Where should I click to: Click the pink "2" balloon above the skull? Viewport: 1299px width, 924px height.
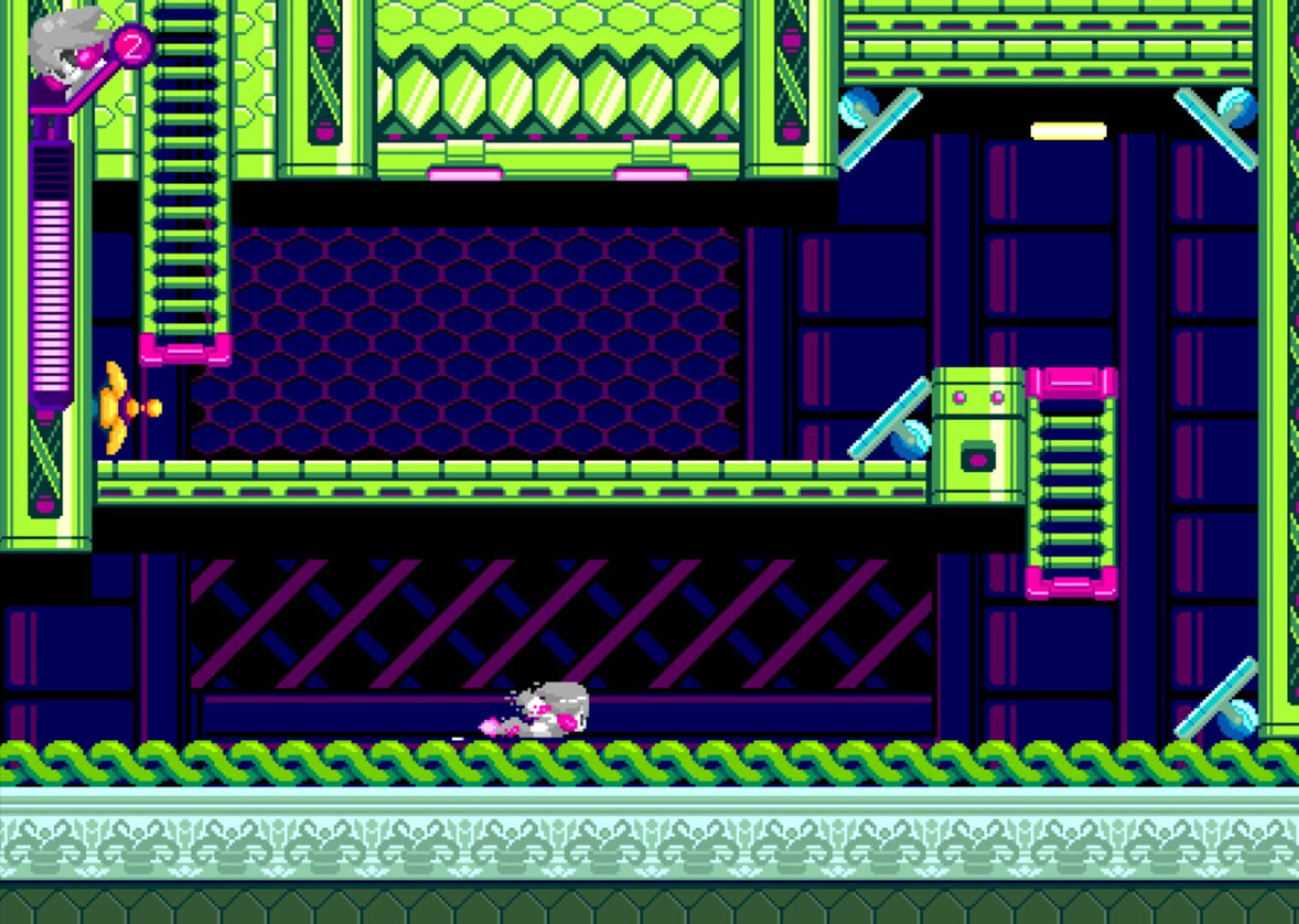[133, 49]
